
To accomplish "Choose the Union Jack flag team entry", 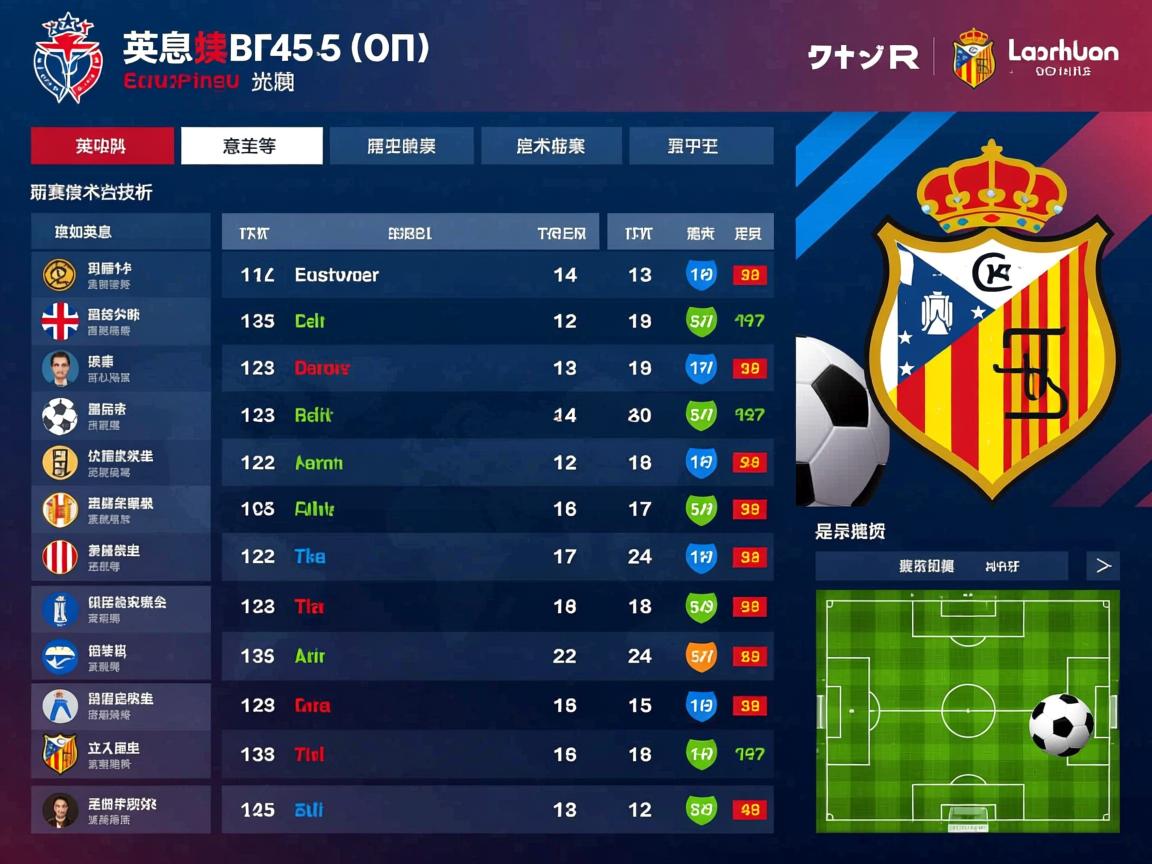I will point(60,321).
